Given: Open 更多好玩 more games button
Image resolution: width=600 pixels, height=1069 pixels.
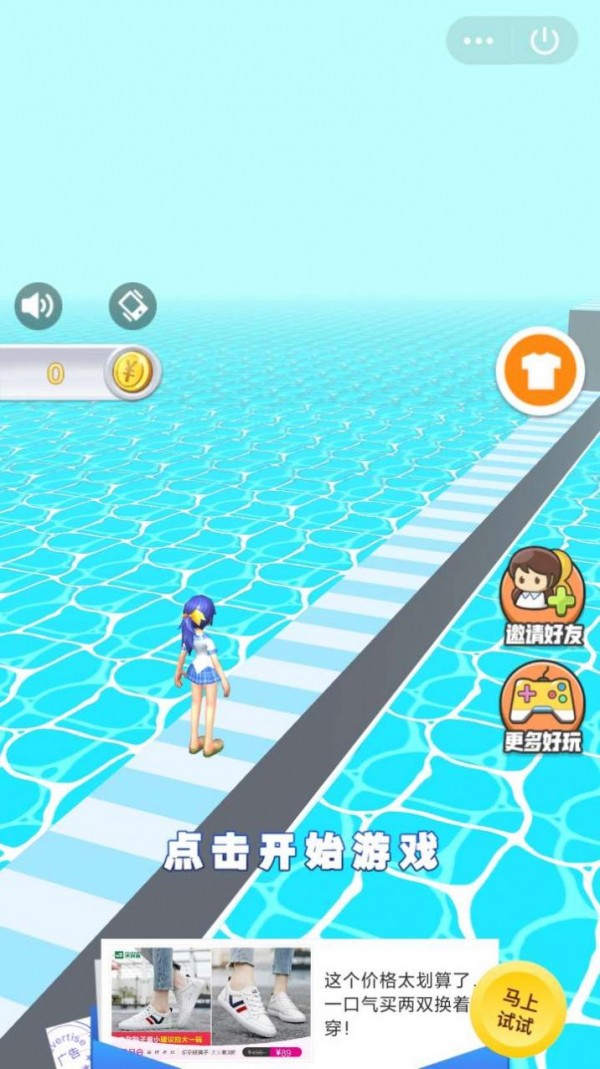Looking at the screenshot, I should coord(543,708).
